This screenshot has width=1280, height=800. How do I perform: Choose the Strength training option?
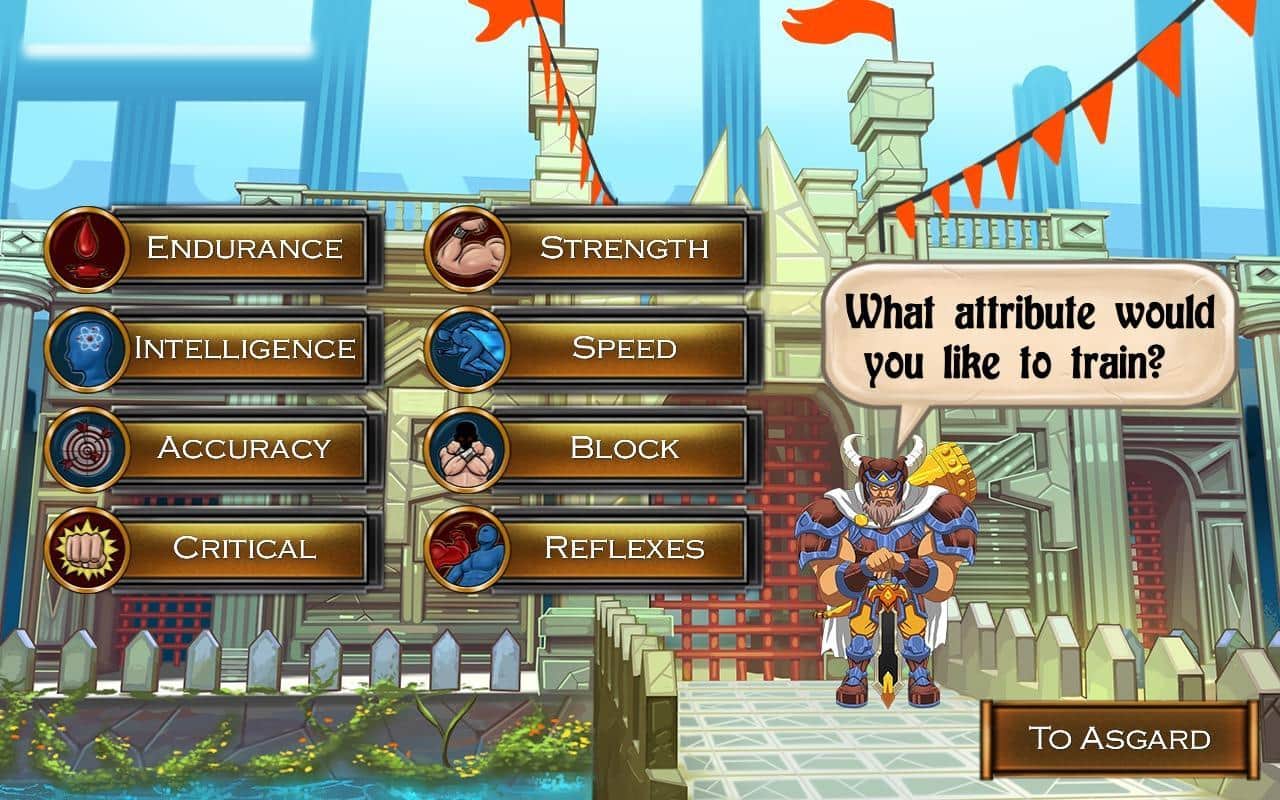(x=624, y=248)
